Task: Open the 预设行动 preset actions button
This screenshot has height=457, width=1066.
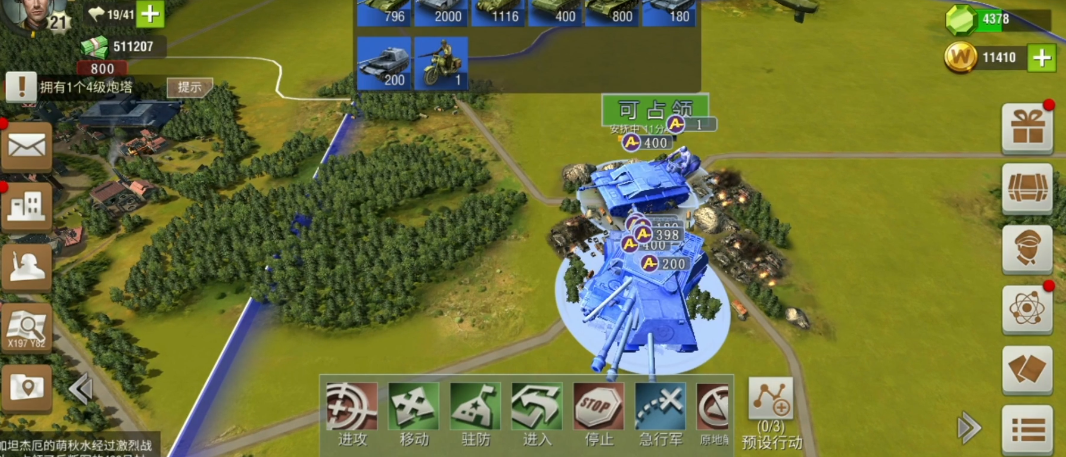Action: point(770,410)
